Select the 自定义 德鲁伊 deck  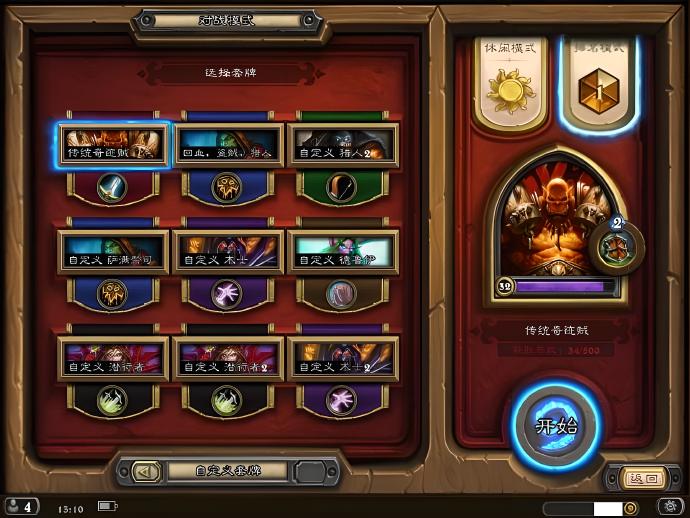pos(343,252)
